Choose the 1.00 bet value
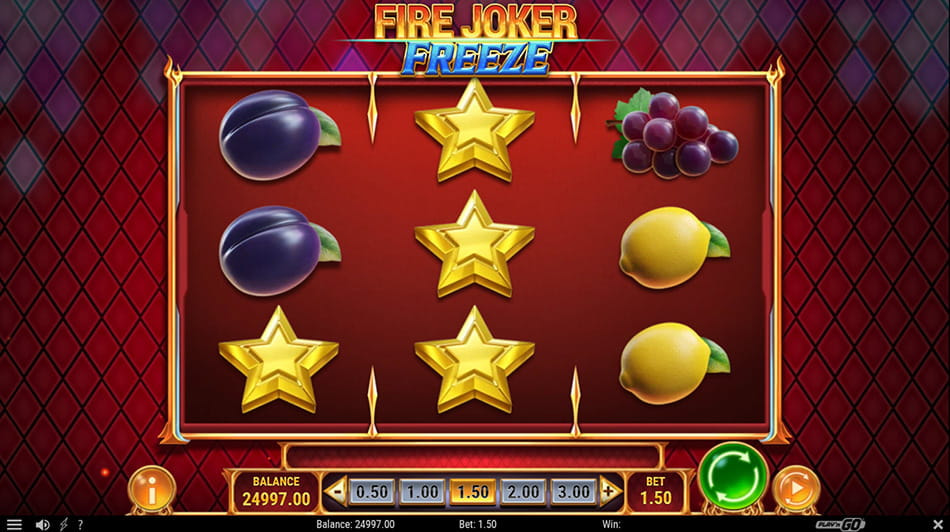Screen dimensions: 950x532 [421, 491]
